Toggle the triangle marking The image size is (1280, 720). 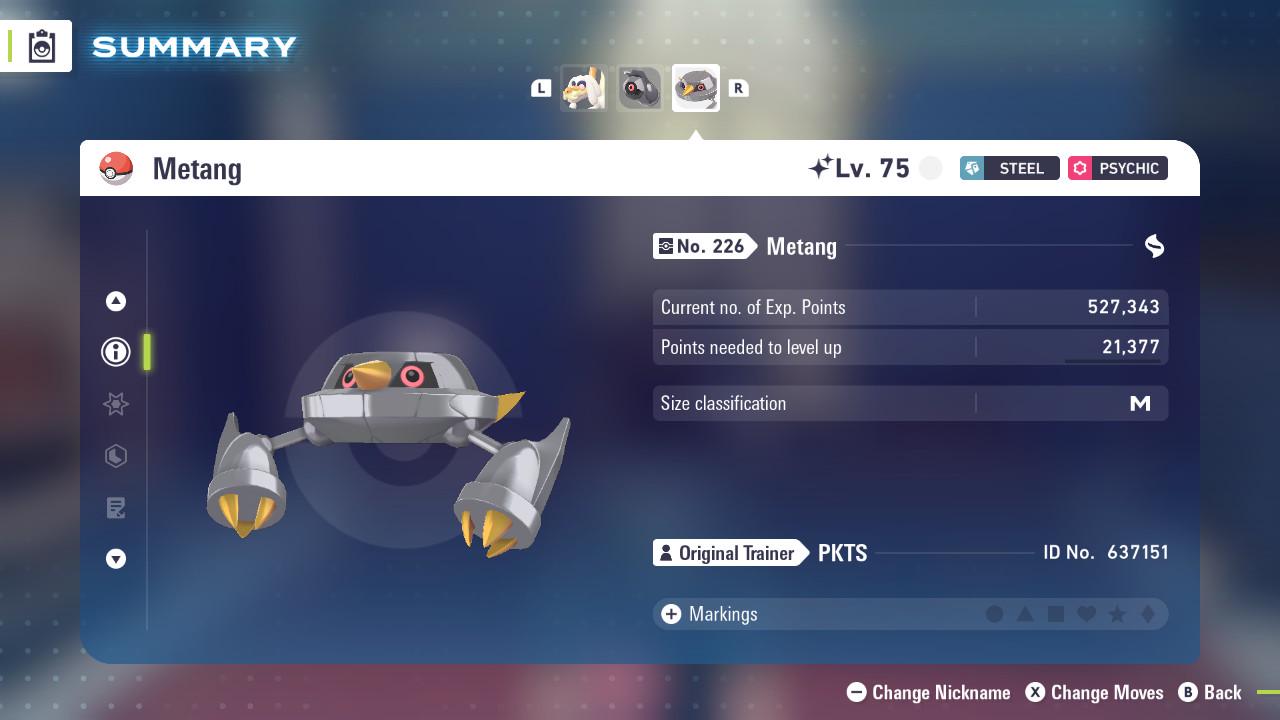point(1025,614)
